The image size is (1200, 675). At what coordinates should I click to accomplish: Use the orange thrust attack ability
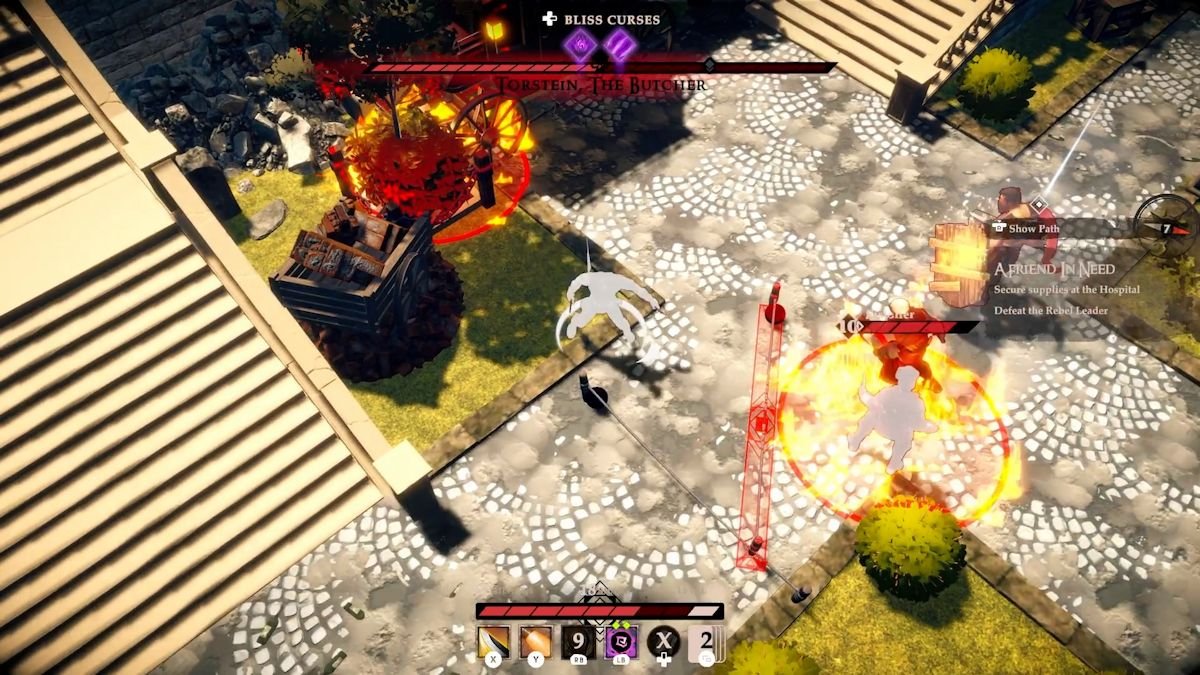535,641
